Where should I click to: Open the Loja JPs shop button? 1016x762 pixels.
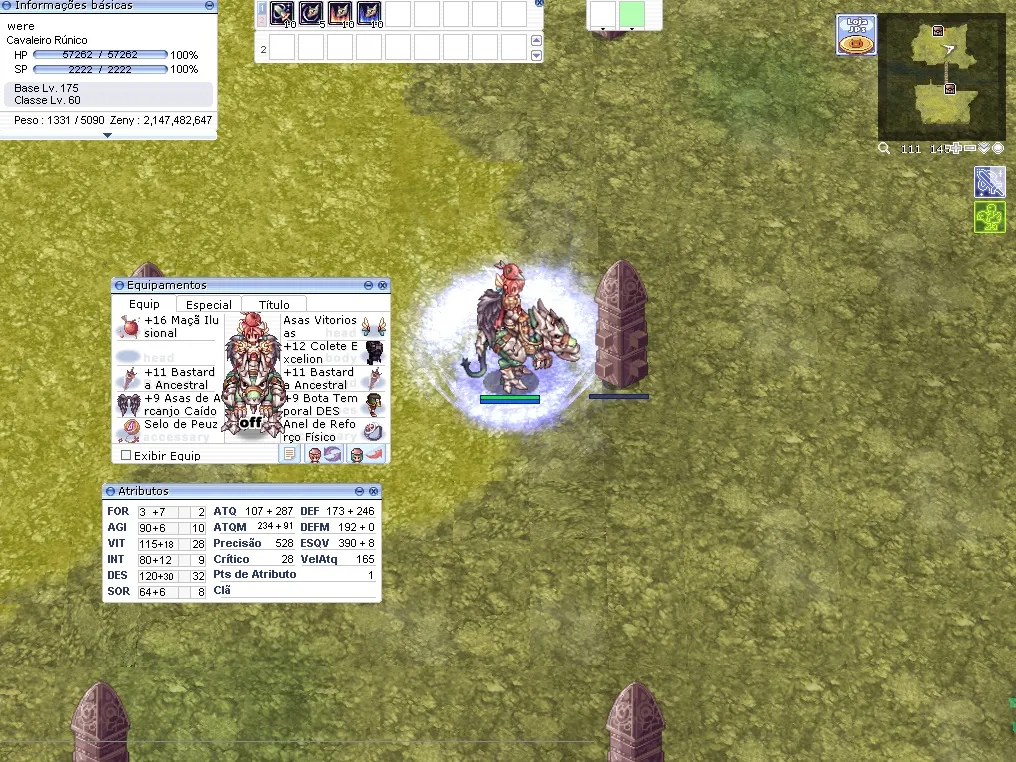coord(856,35)
